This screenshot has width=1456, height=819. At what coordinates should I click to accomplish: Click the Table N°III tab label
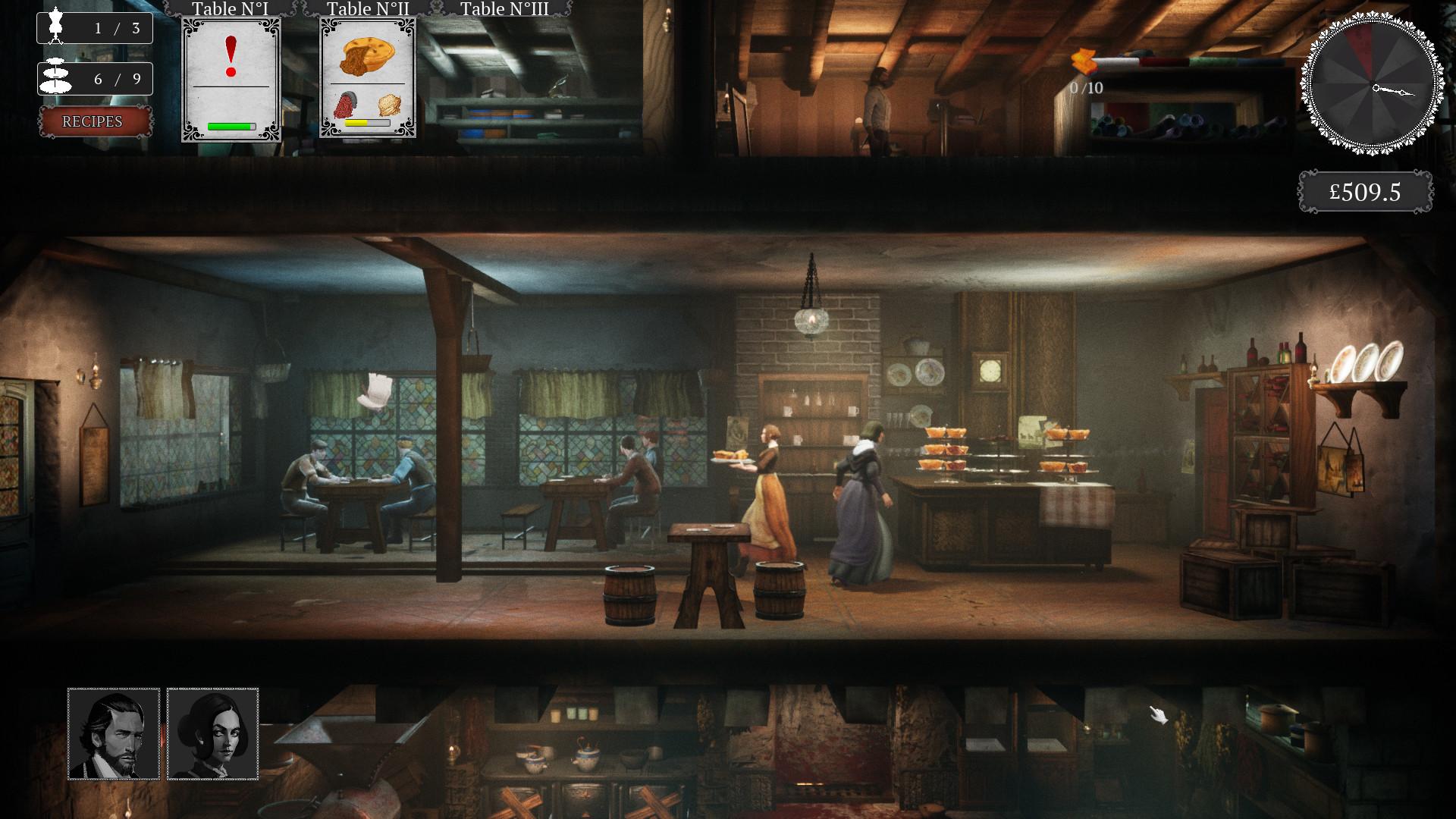pos(504,9)
